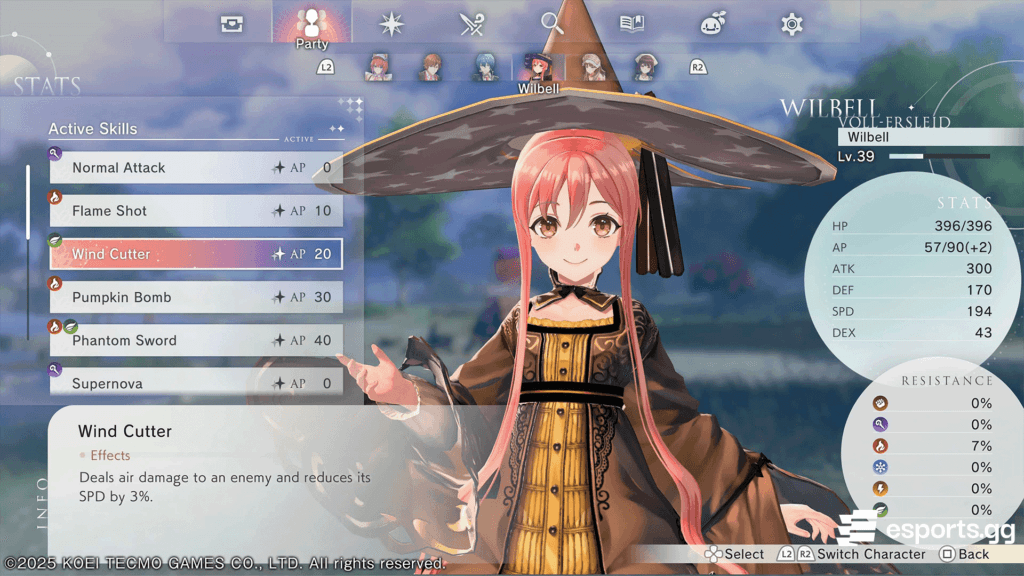
Task: Open the Party tab
Action: tap(312, 24)
